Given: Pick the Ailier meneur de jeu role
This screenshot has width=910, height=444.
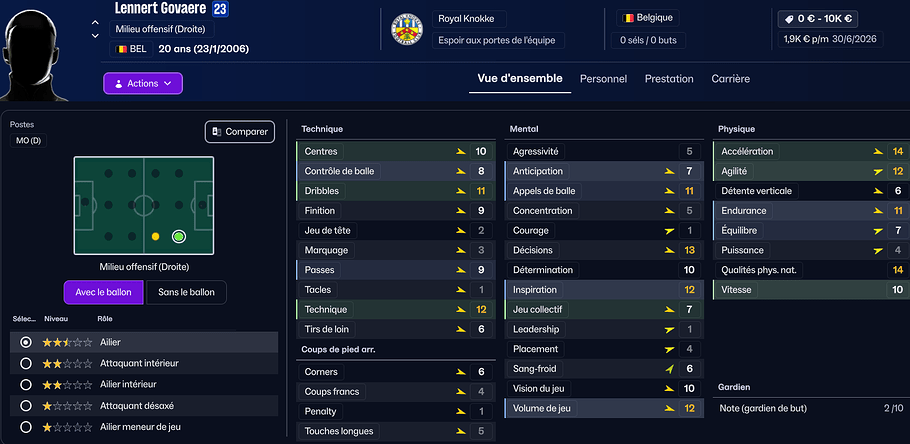Looking at the screenshot, I should (26, 427).
